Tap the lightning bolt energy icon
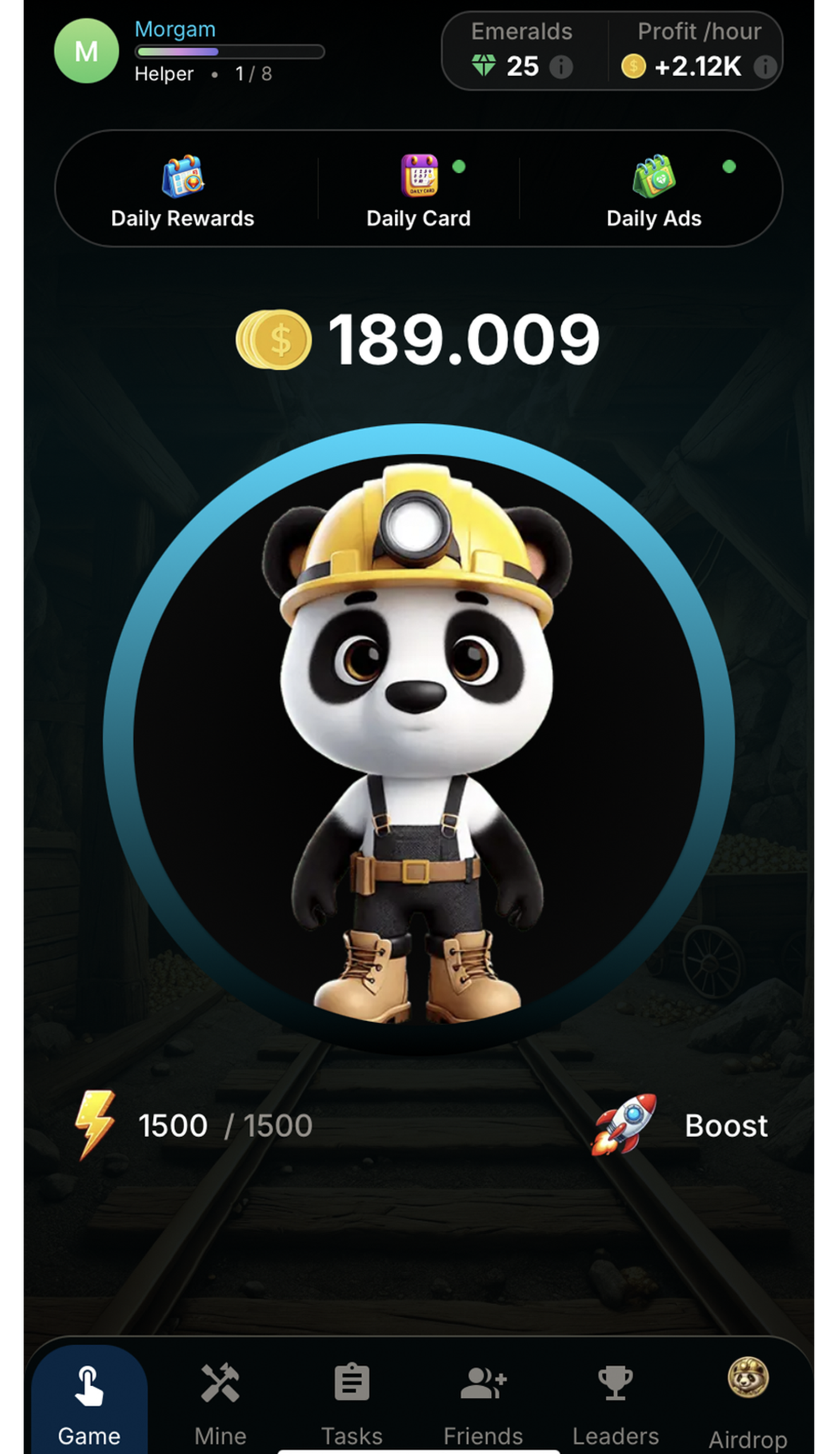Image resolution: width=840 pixels, height=1454 pixels. pyautogui.click(x=95, y=1124)
